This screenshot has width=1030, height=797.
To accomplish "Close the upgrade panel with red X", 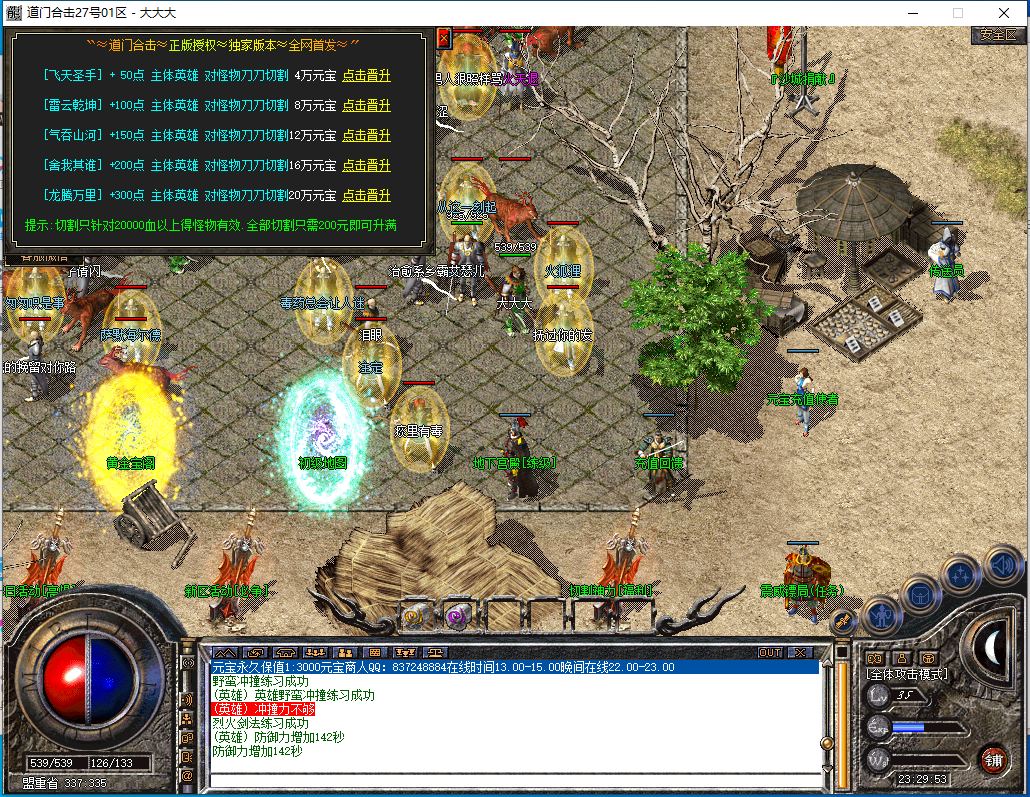I will click(444, 39).
